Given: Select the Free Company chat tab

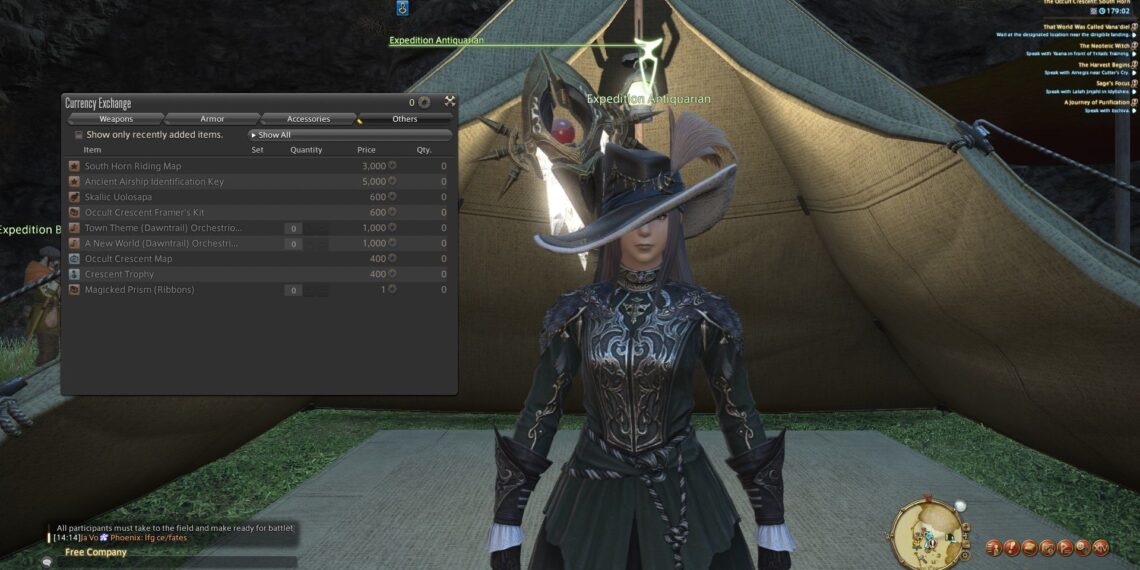Looking at the screenshot, I should tap(96, 552).
